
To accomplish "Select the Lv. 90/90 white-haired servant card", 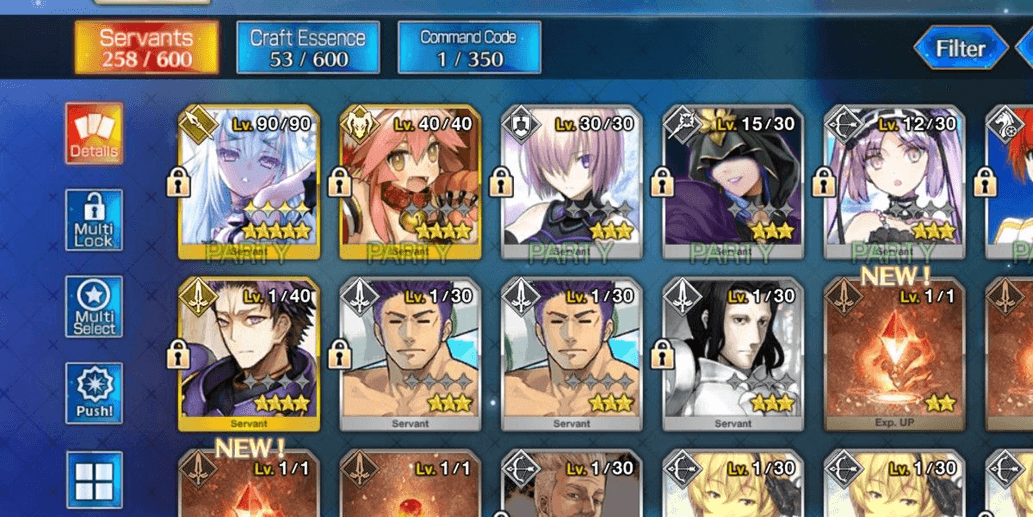I will [x=249, y=182].
